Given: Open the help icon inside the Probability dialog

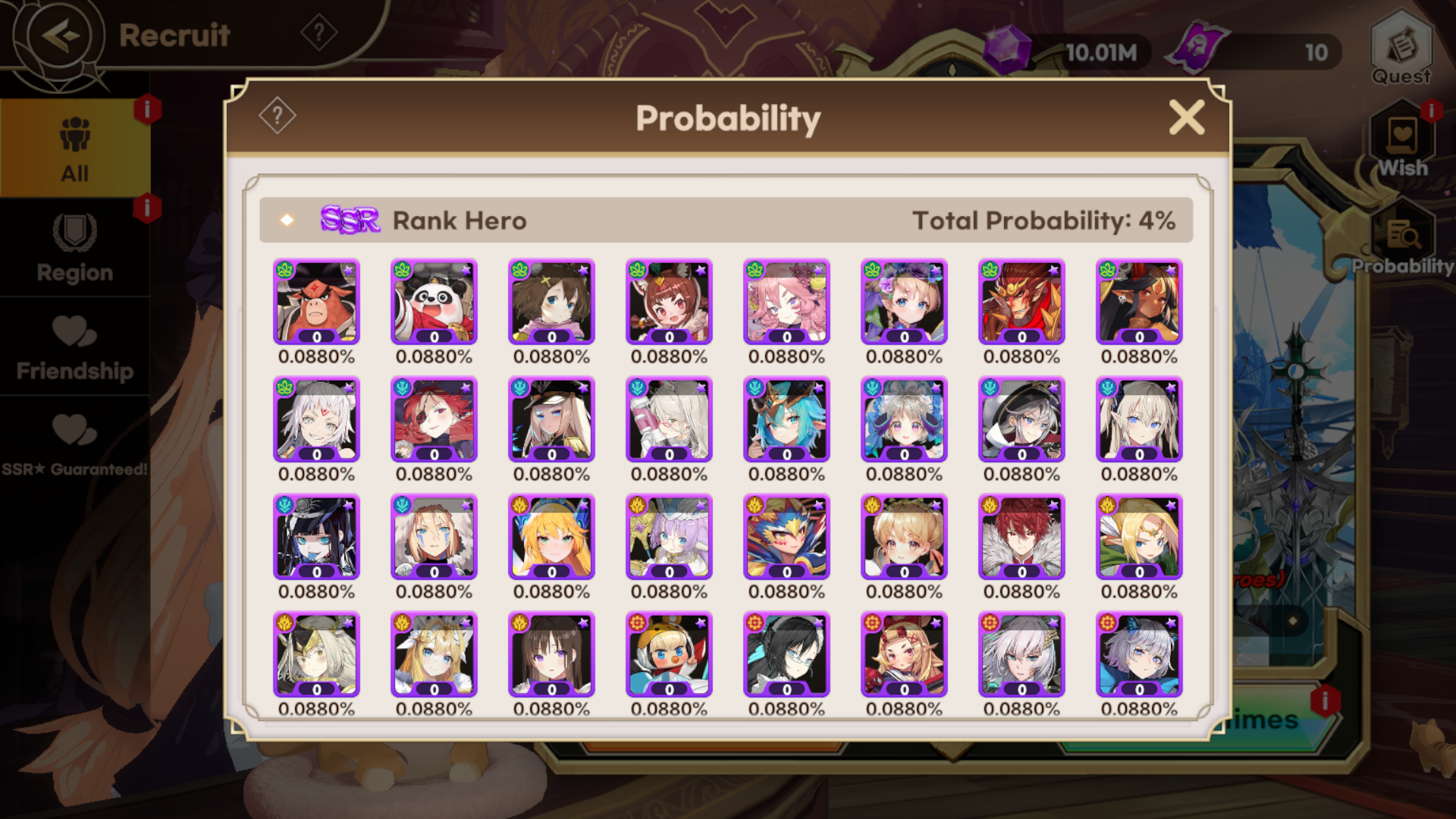Looking at the screenshot, I should [x=278, y=115].
